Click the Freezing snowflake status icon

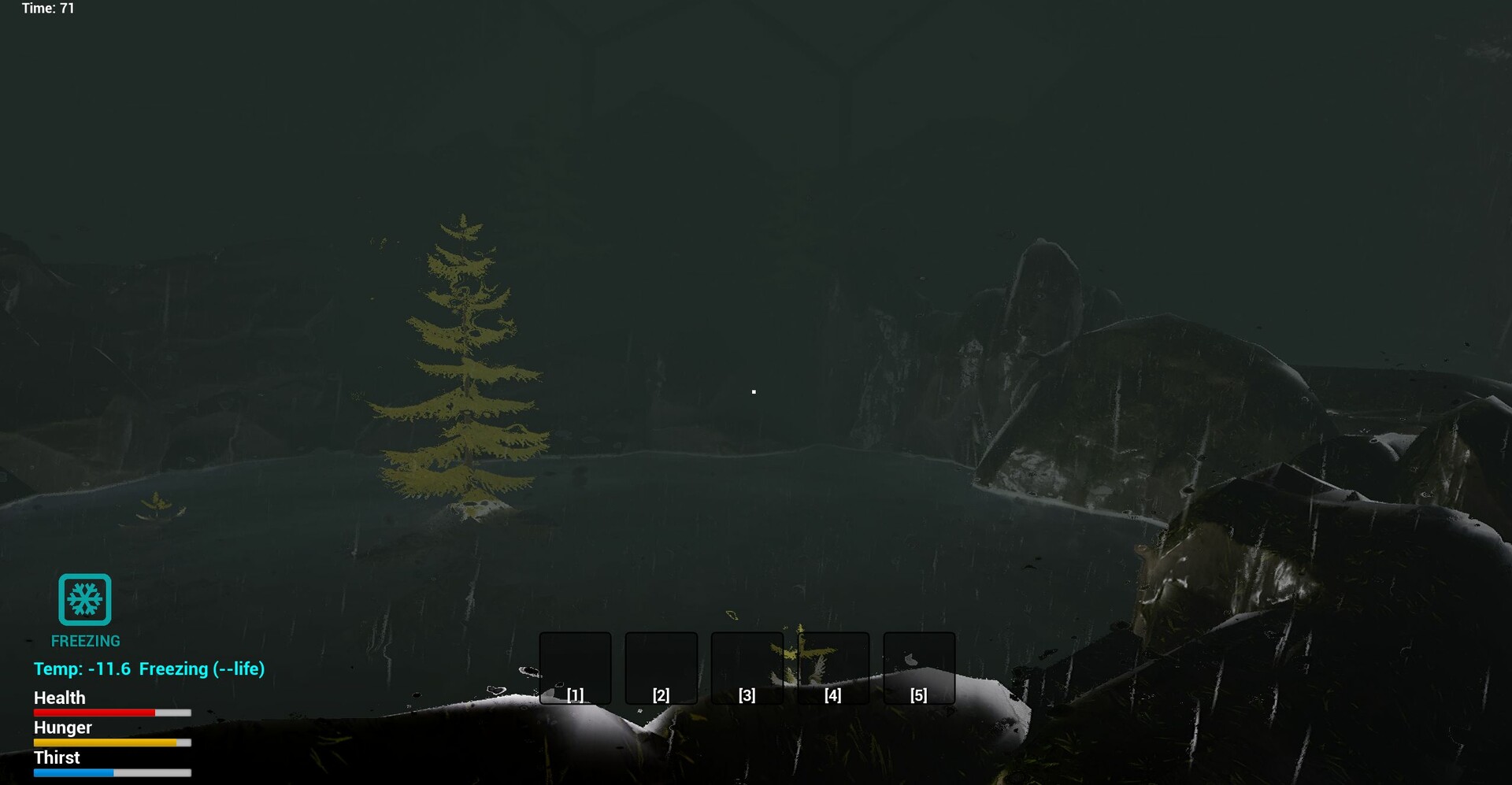pos(84,600)
